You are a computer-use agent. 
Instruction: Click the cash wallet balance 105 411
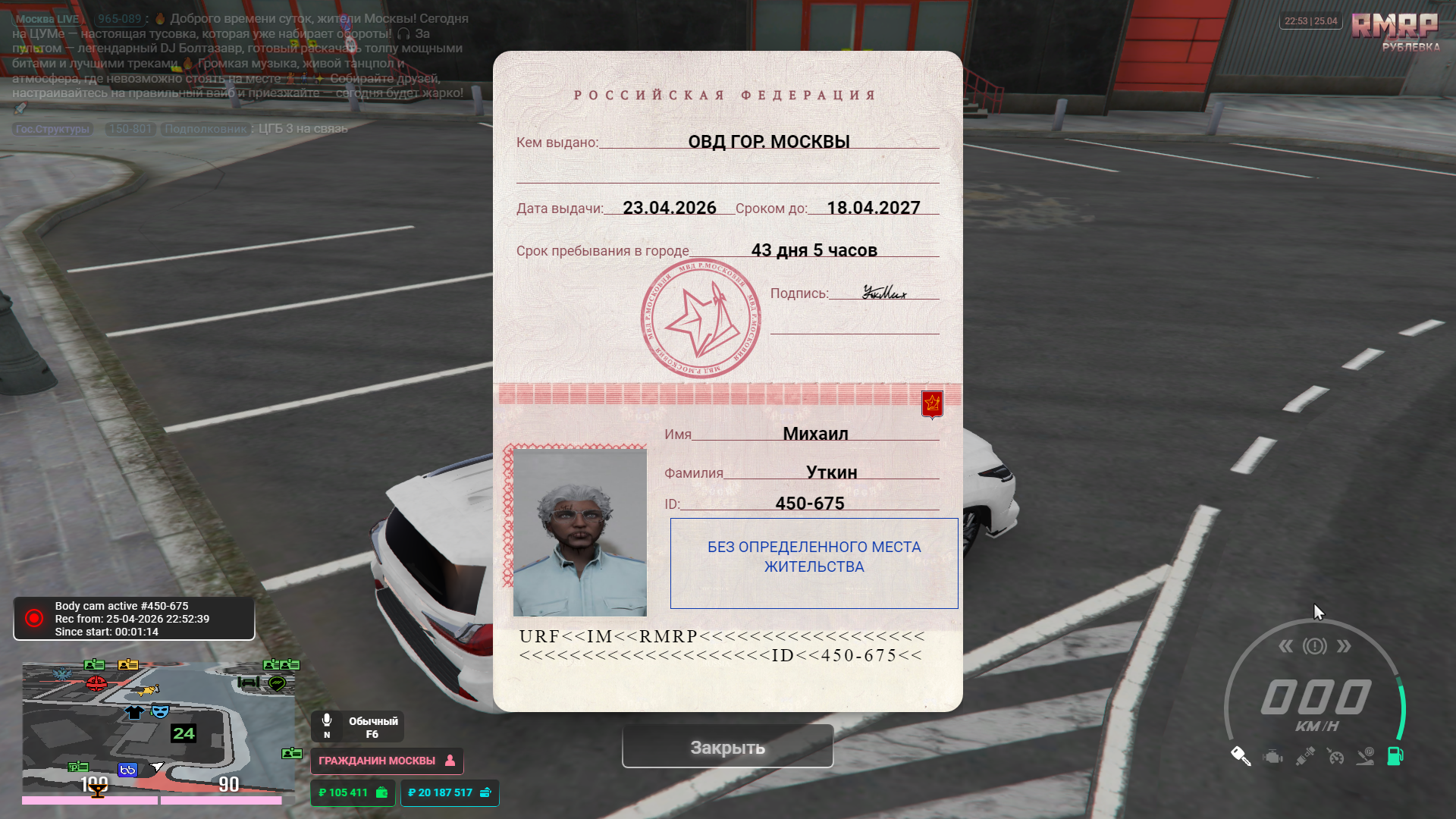tap(353, 792)
